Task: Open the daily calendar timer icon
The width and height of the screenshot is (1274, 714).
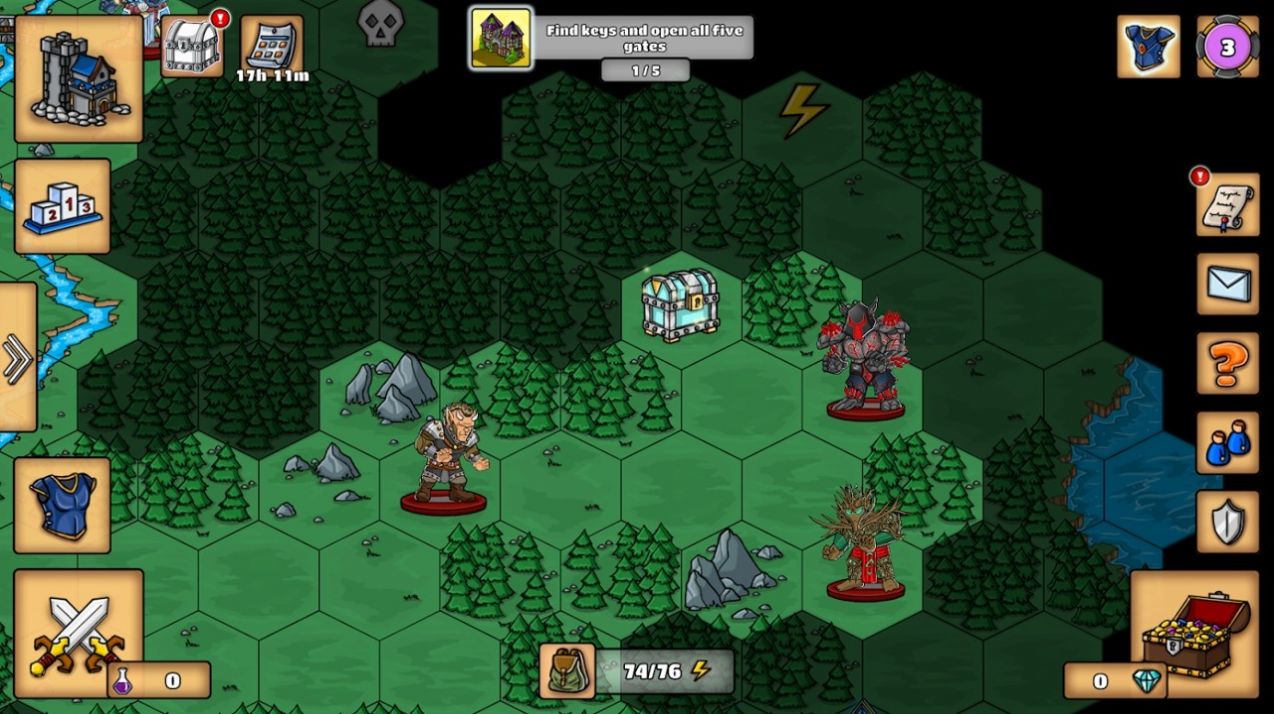Action: [271, 45]
